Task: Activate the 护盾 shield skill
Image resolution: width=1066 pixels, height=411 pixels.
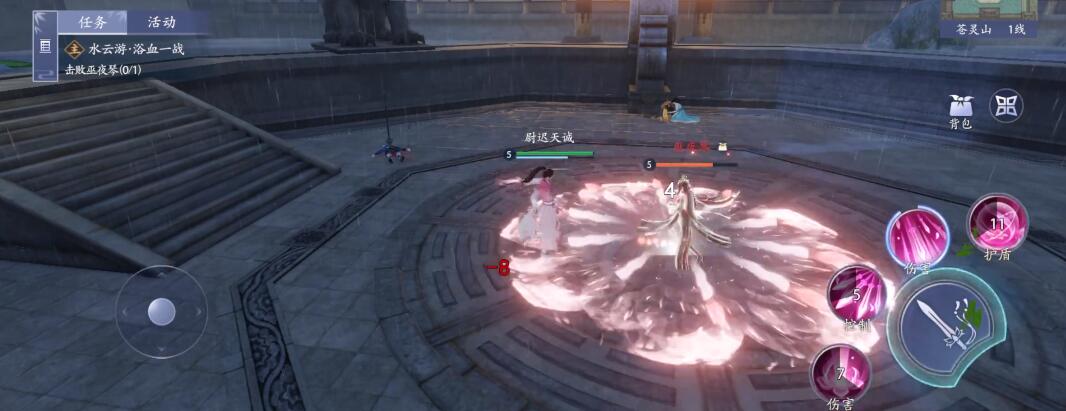Action: pos(997,224)
